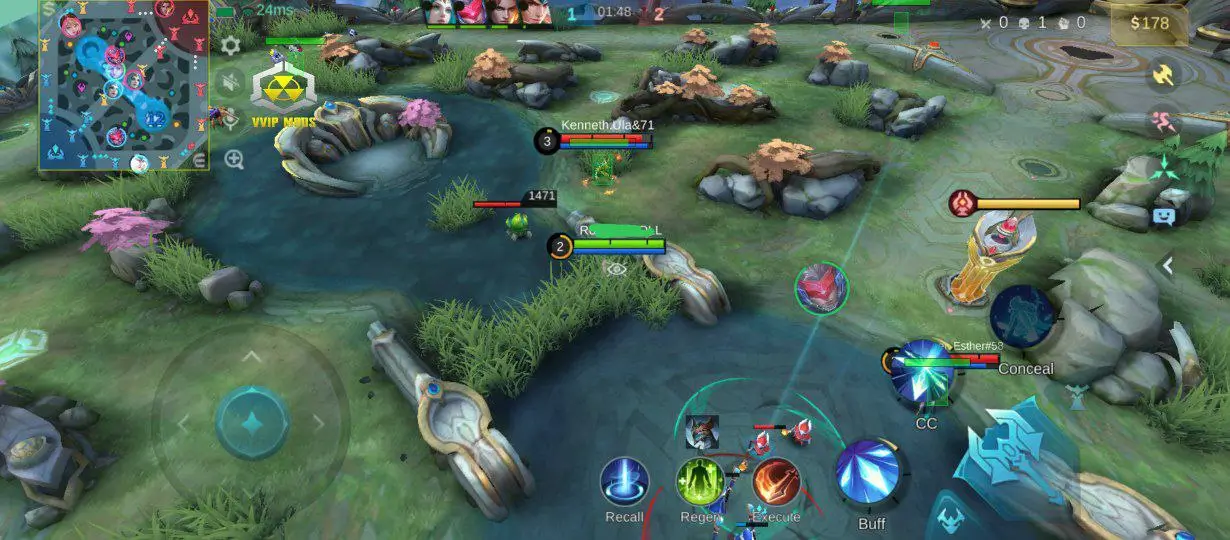Viewport: 1230px width, 540px height.
Task: Cast the Execute battle spell
Action: pyautogui.click(x=776, y=482)
